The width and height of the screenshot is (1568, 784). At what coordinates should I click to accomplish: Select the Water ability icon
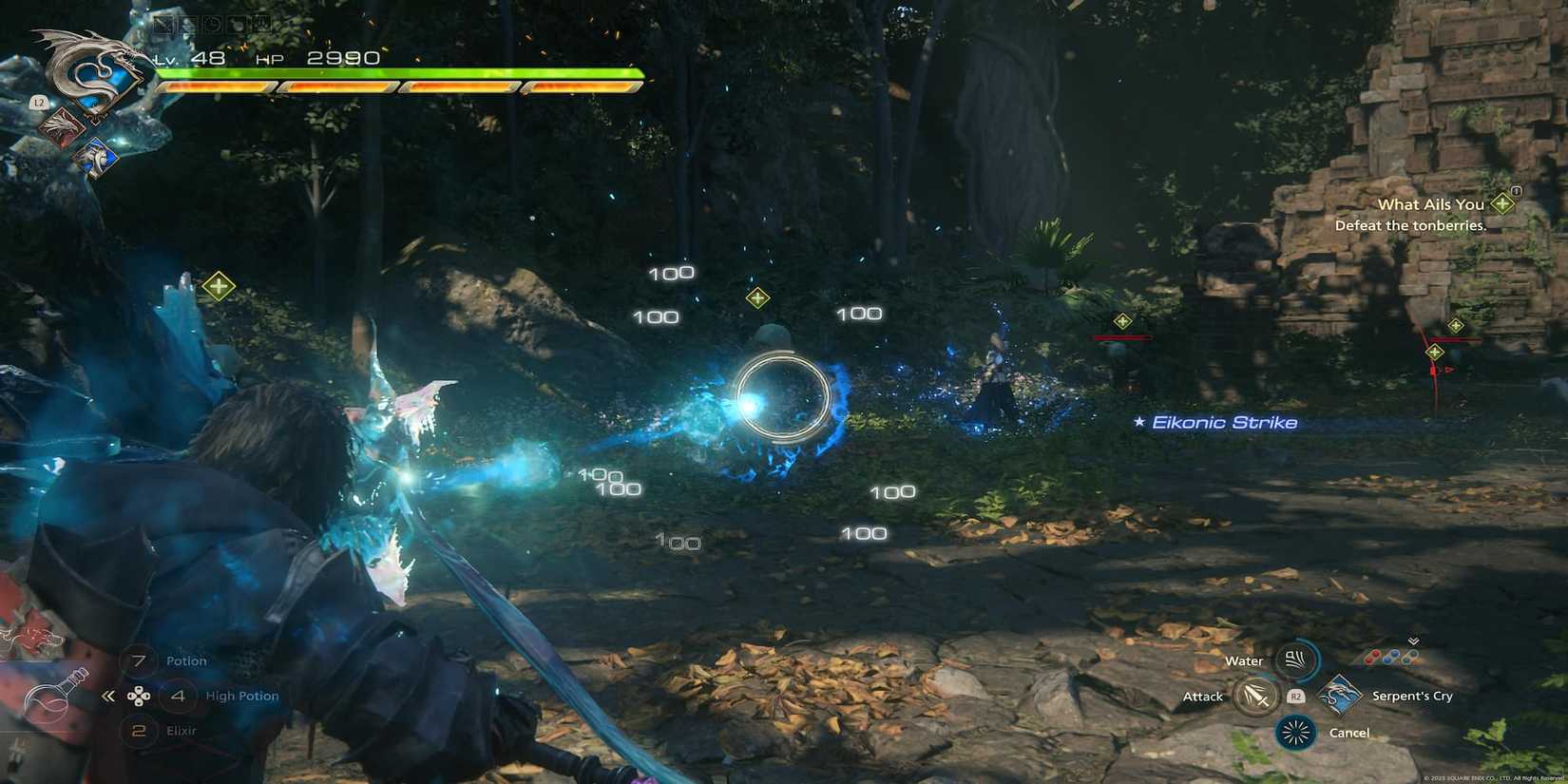[x=1294, y=660]
